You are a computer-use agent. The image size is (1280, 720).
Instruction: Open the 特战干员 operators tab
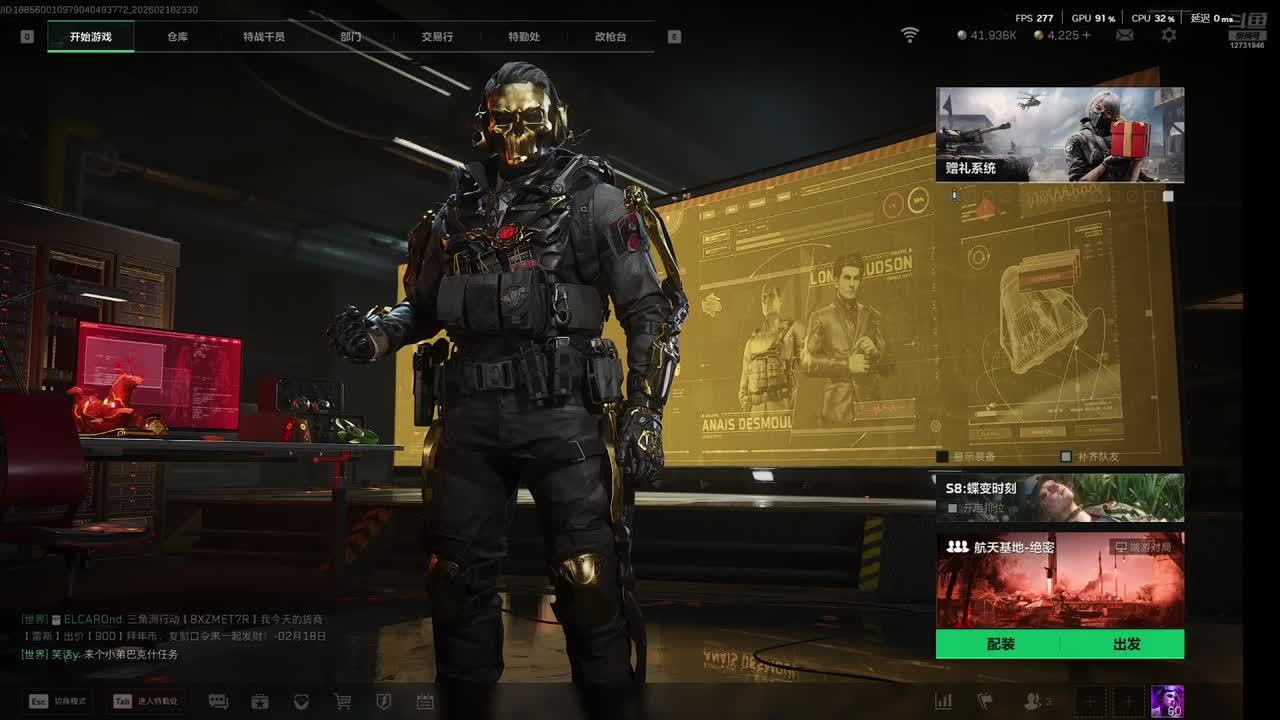pyautogui.click(x=264, y=37)
